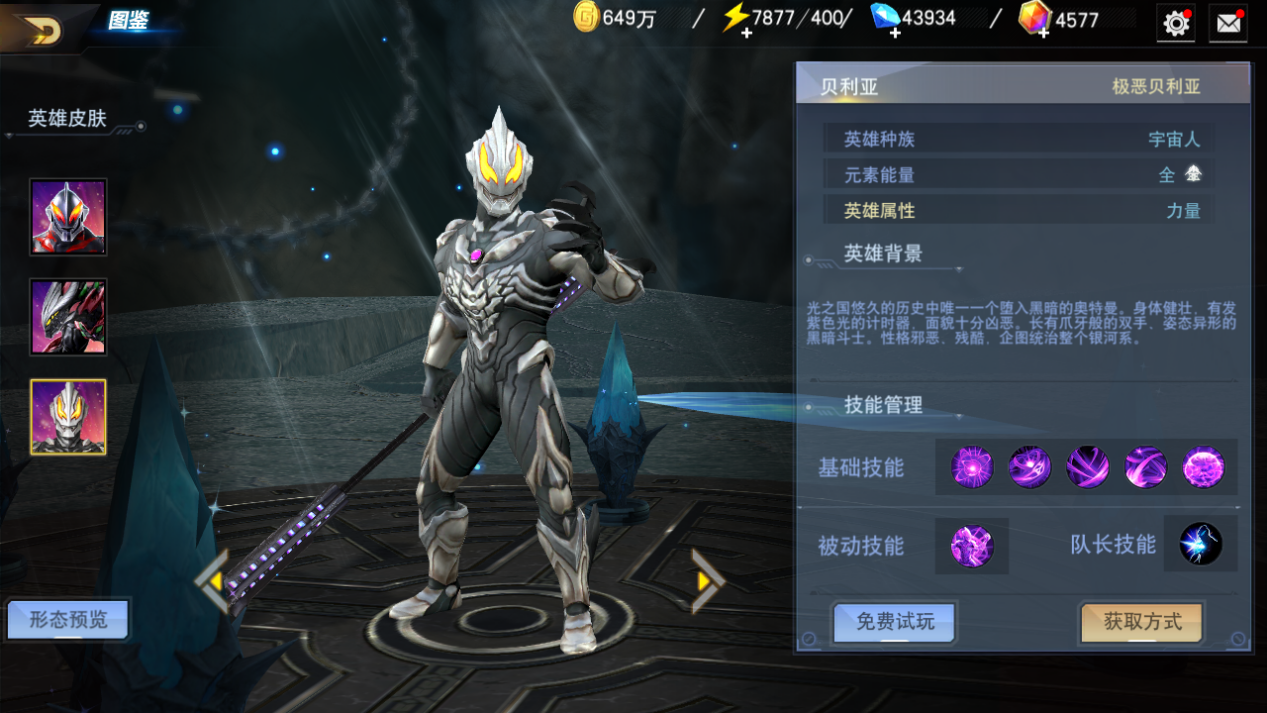View the captain skill icon
Screen dimensions: 1267x713
click(x=1200, y=545)
